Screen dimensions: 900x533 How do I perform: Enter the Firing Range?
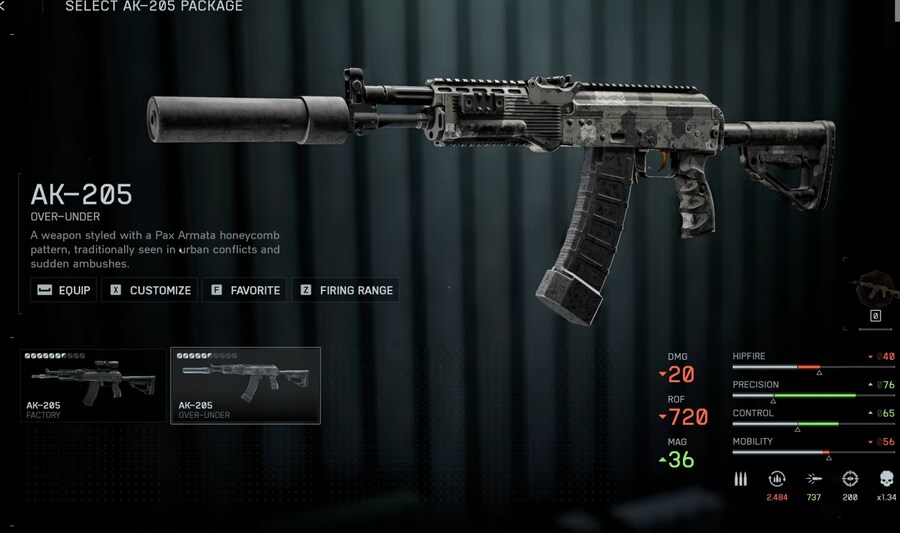pos(345,290)
